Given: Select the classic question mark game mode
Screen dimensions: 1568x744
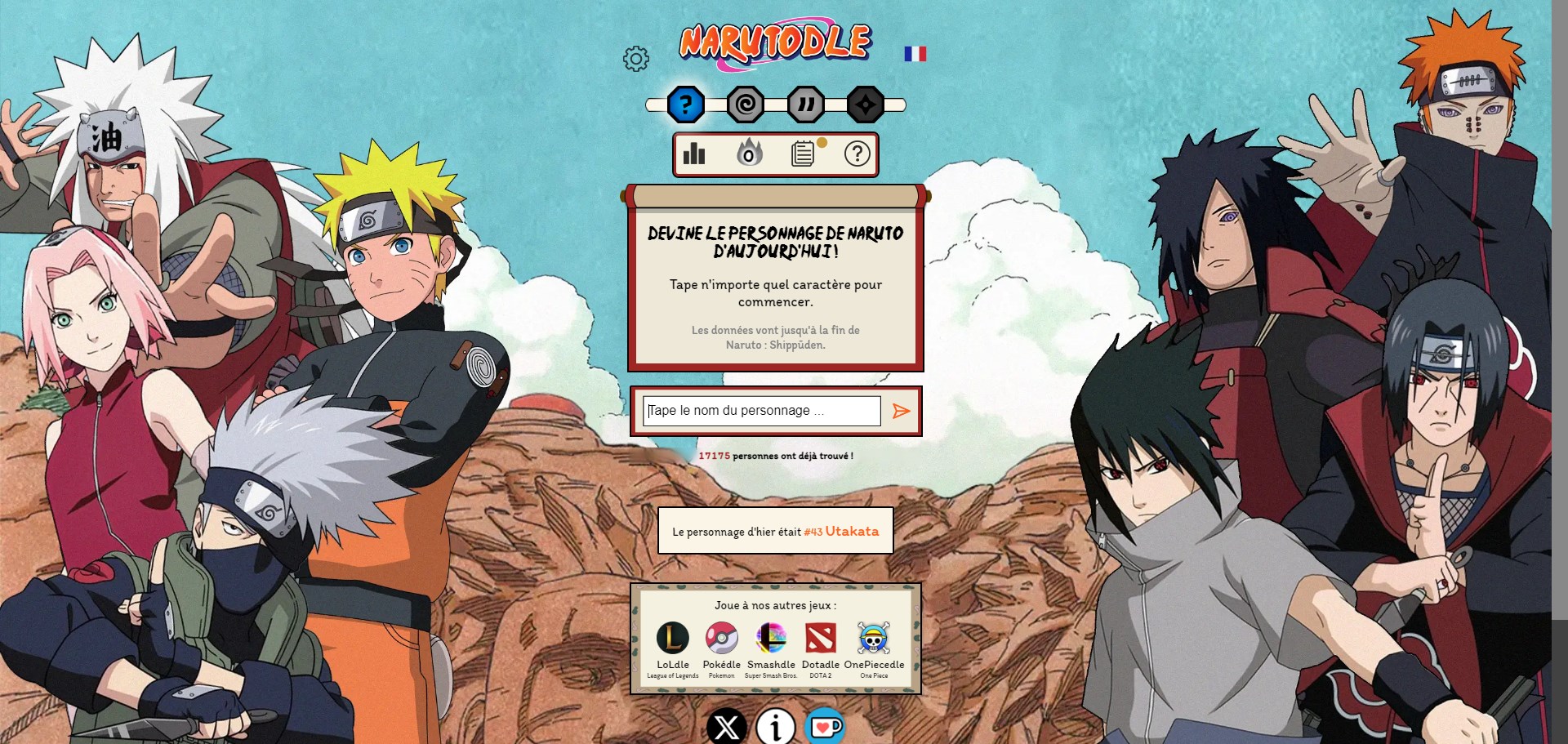Looking at the screenshot, I should click(686, 103).
